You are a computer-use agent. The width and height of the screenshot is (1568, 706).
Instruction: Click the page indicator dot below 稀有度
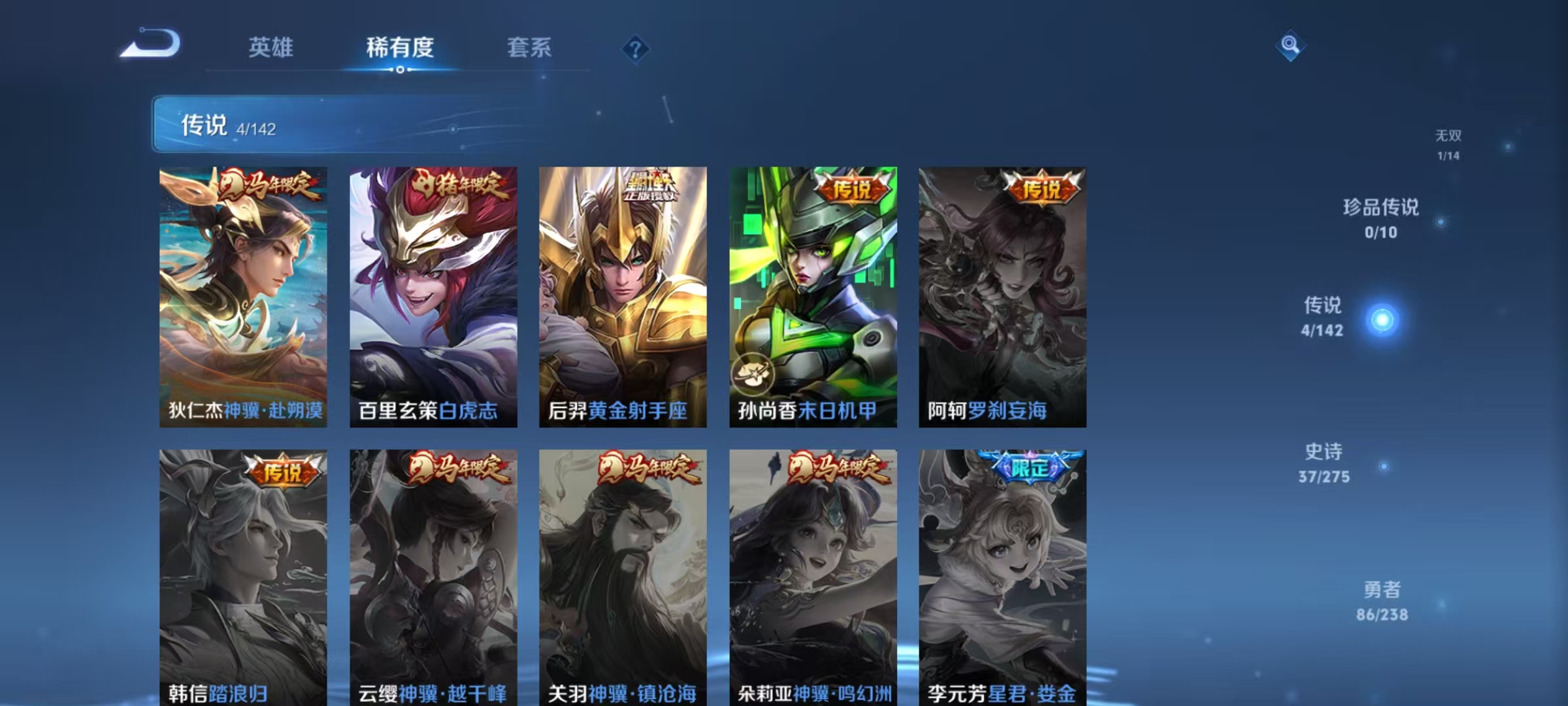pos(400,71)
